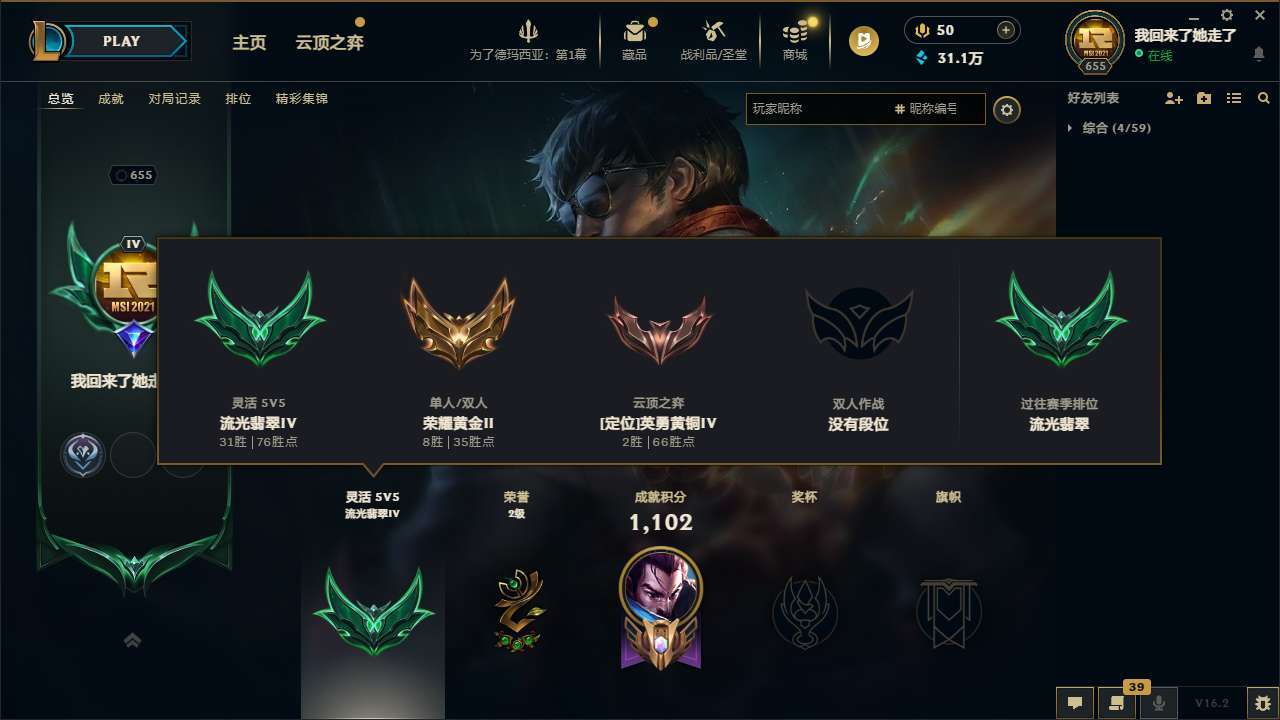
Task: Click the + button to purchase RP
Action: 1003,30
